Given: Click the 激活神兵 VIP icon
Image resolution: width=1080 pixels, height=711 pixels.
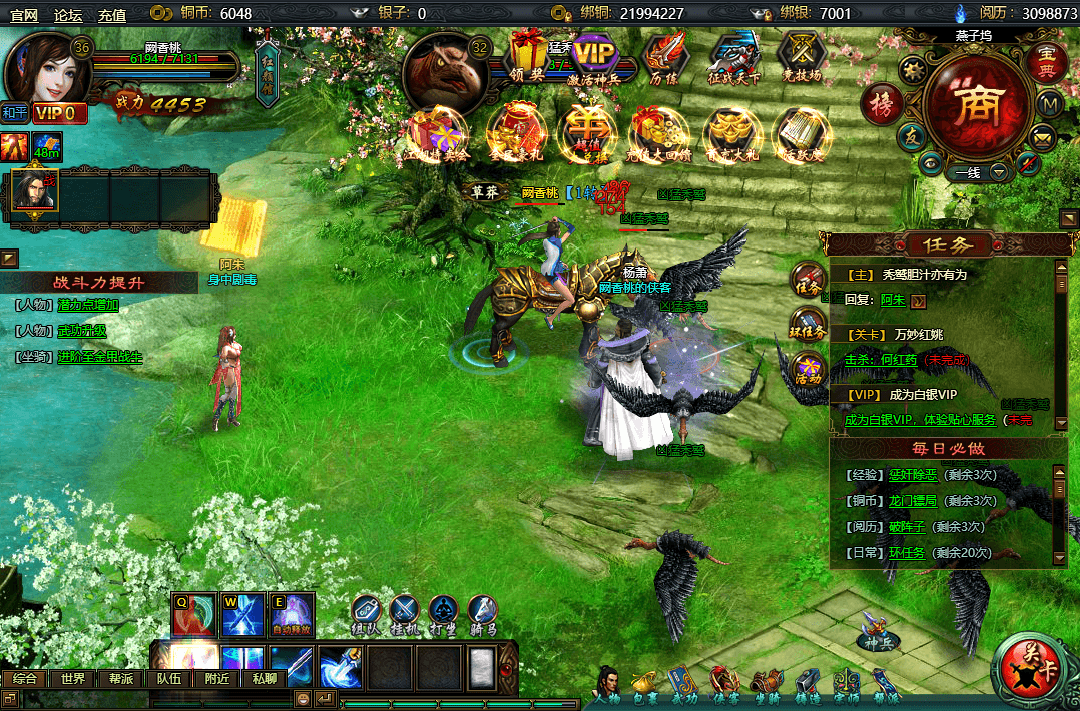Looking at the screenshot, I should (595, 58).
